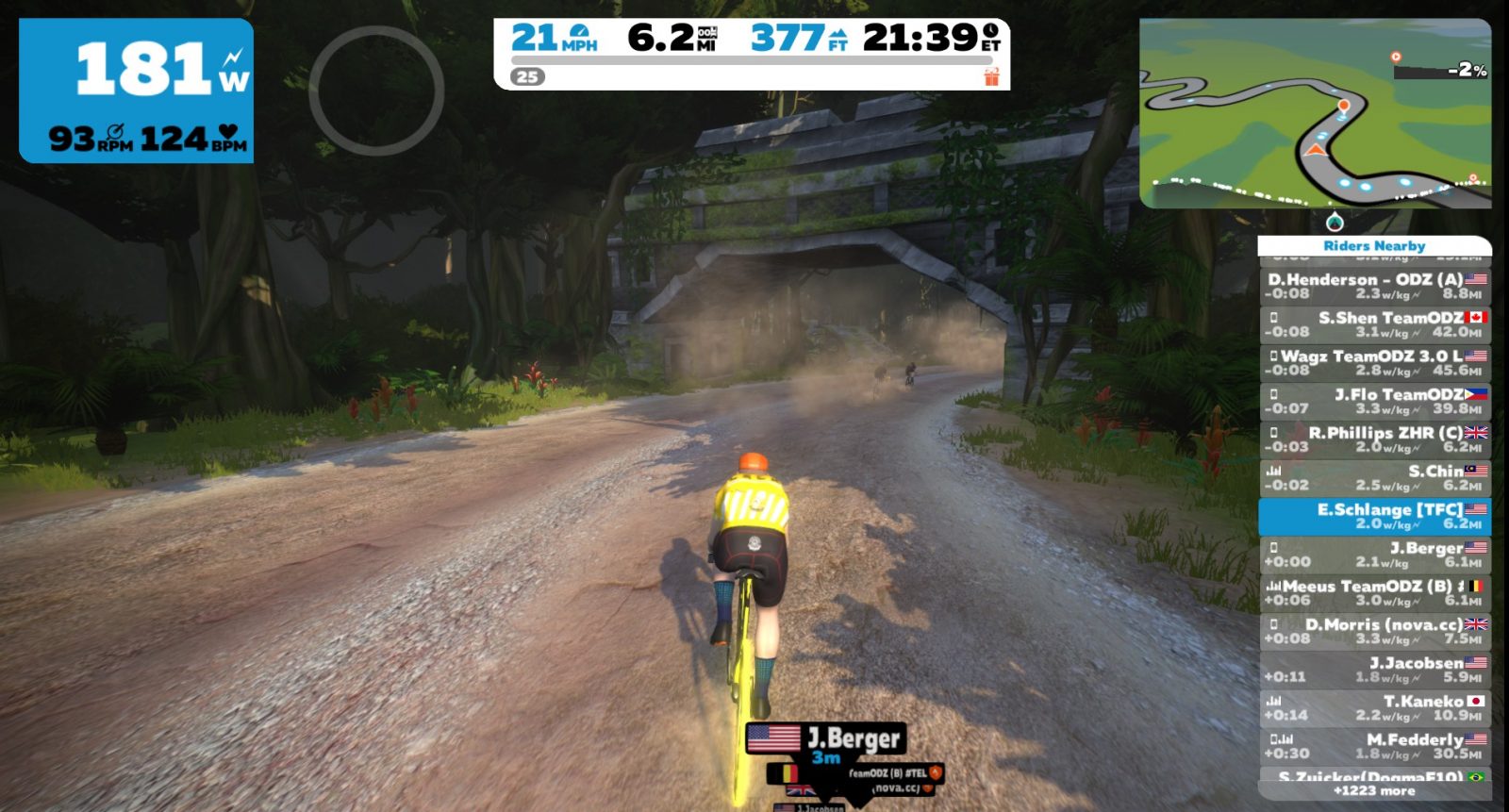Choose S.Chin in the riders list
The height and width of the screenshot is (812, 1509).
pyautogui.click(x=1374, y=478)
